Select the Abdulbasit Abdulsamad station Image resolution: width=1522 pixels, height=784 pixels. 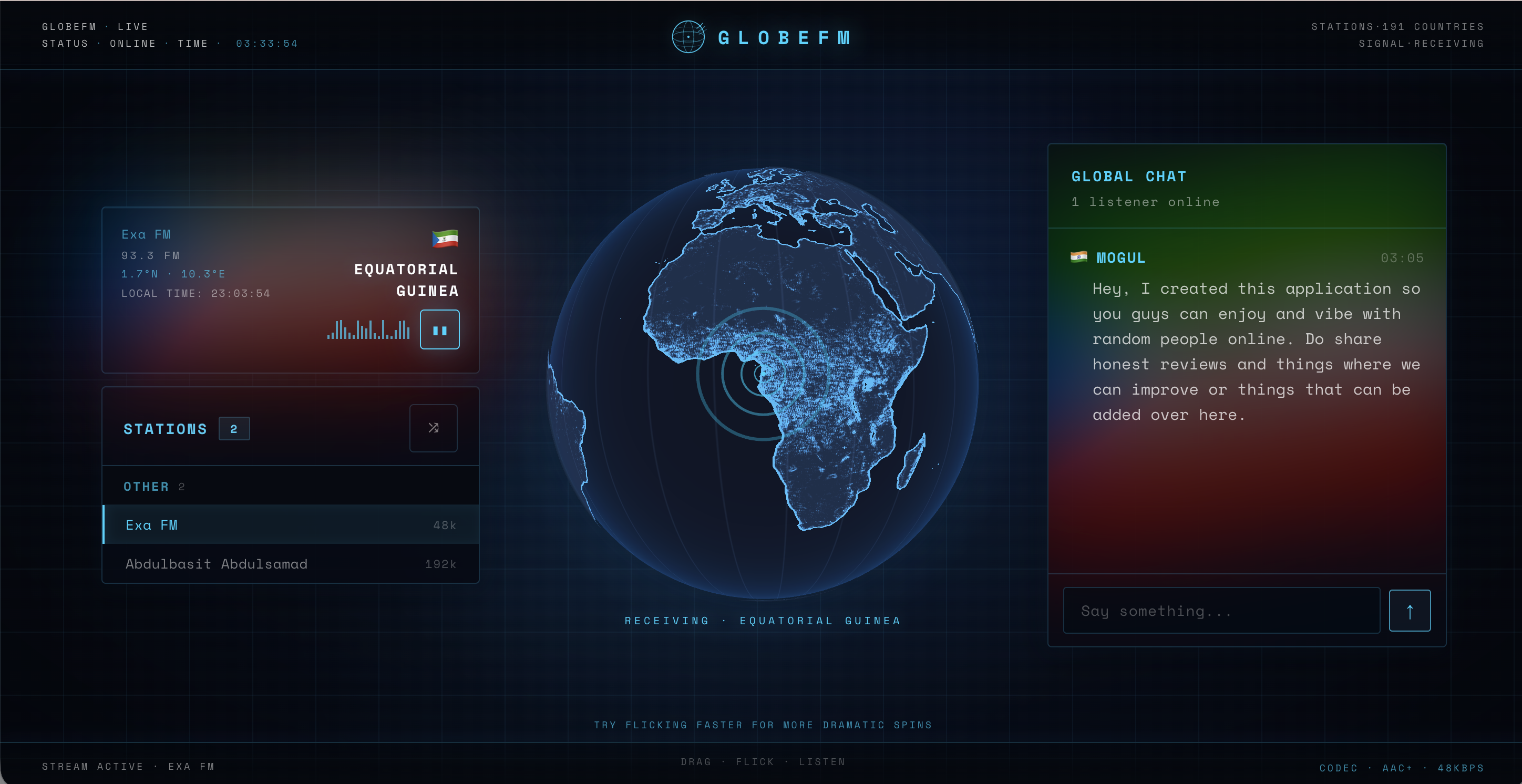point(216,564)
